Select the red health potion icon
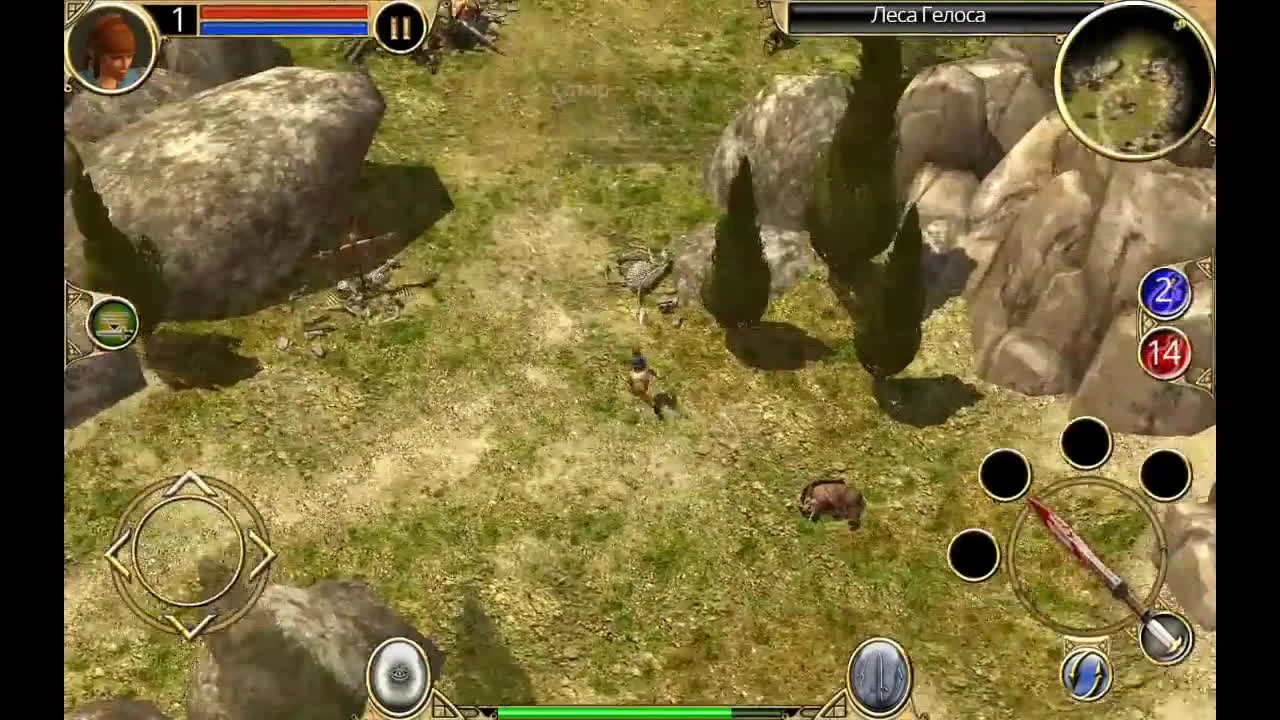 [1164, 352]
